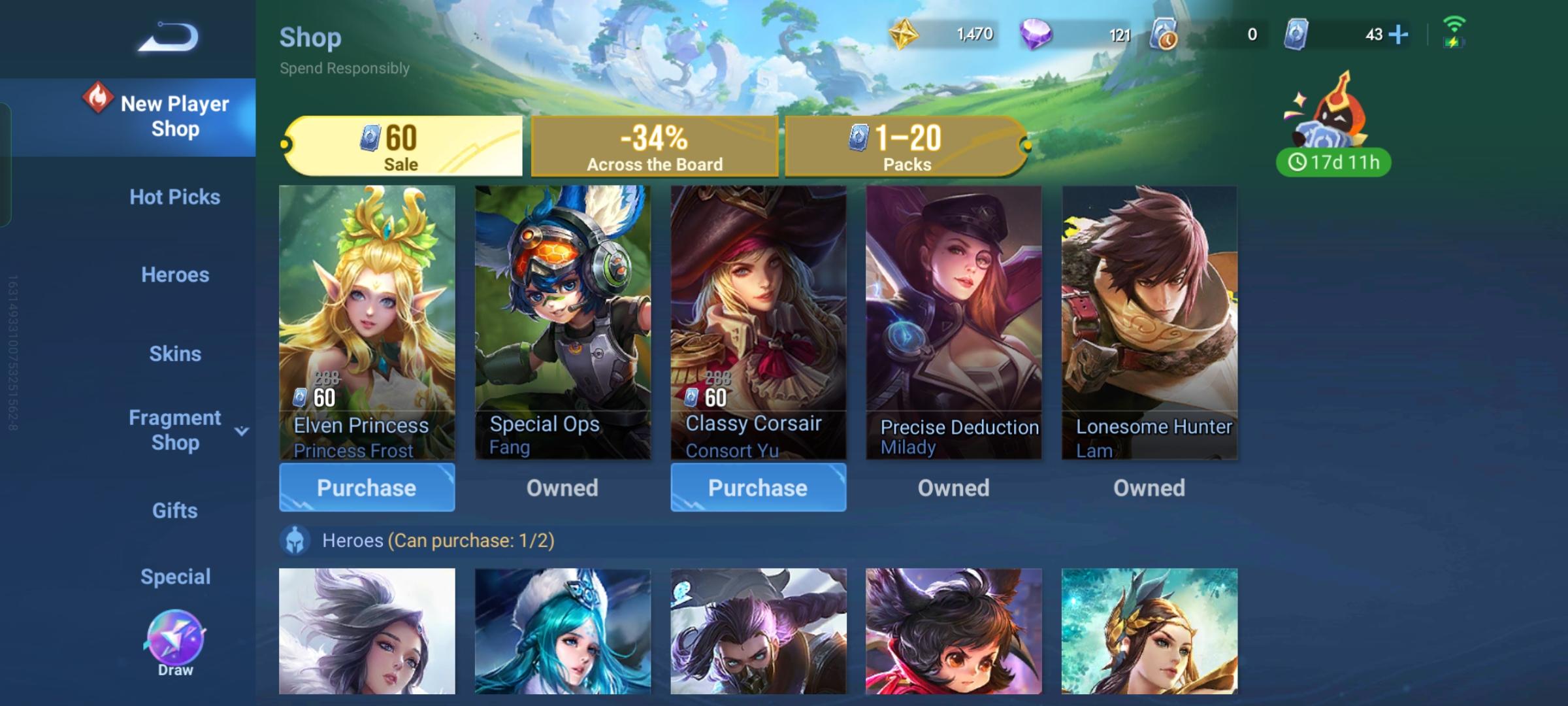Purchase the Classy Corsair skin
This screenshot has height=706, width=1568.
pos(758,487)
